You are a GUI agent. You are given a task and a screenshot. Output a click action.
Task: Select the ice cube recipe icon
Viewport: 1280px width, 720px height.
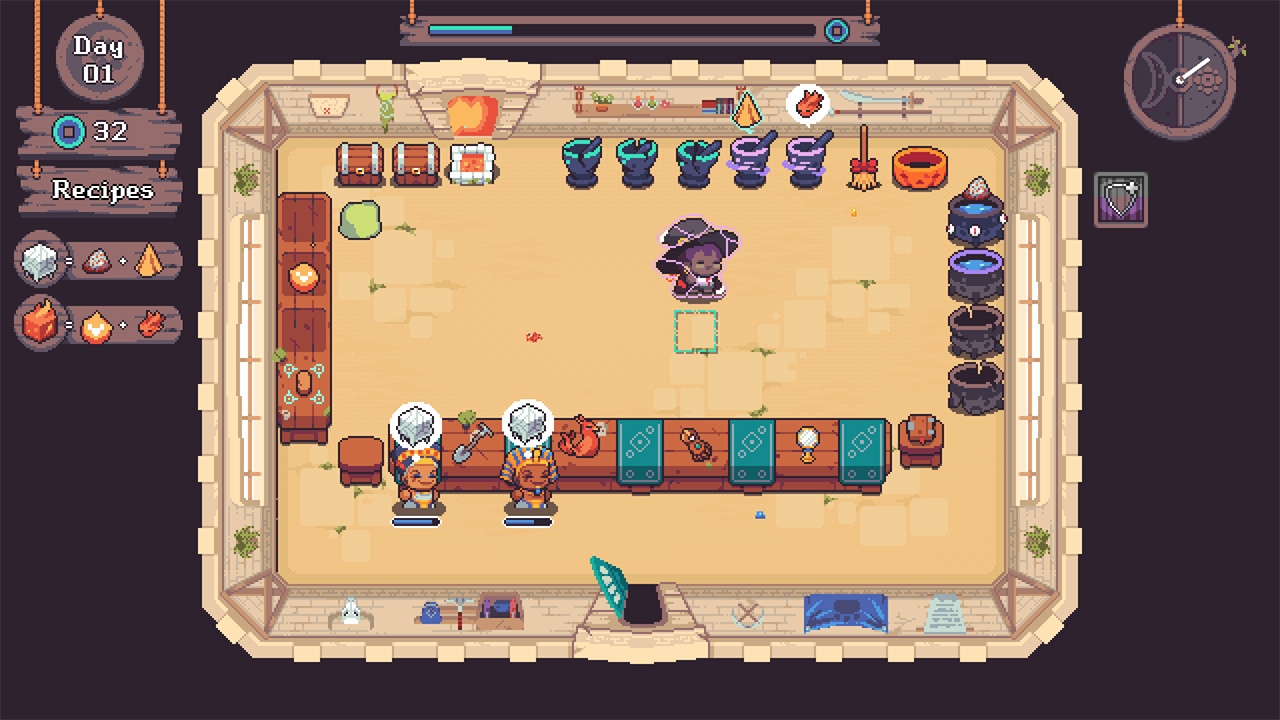42,260
